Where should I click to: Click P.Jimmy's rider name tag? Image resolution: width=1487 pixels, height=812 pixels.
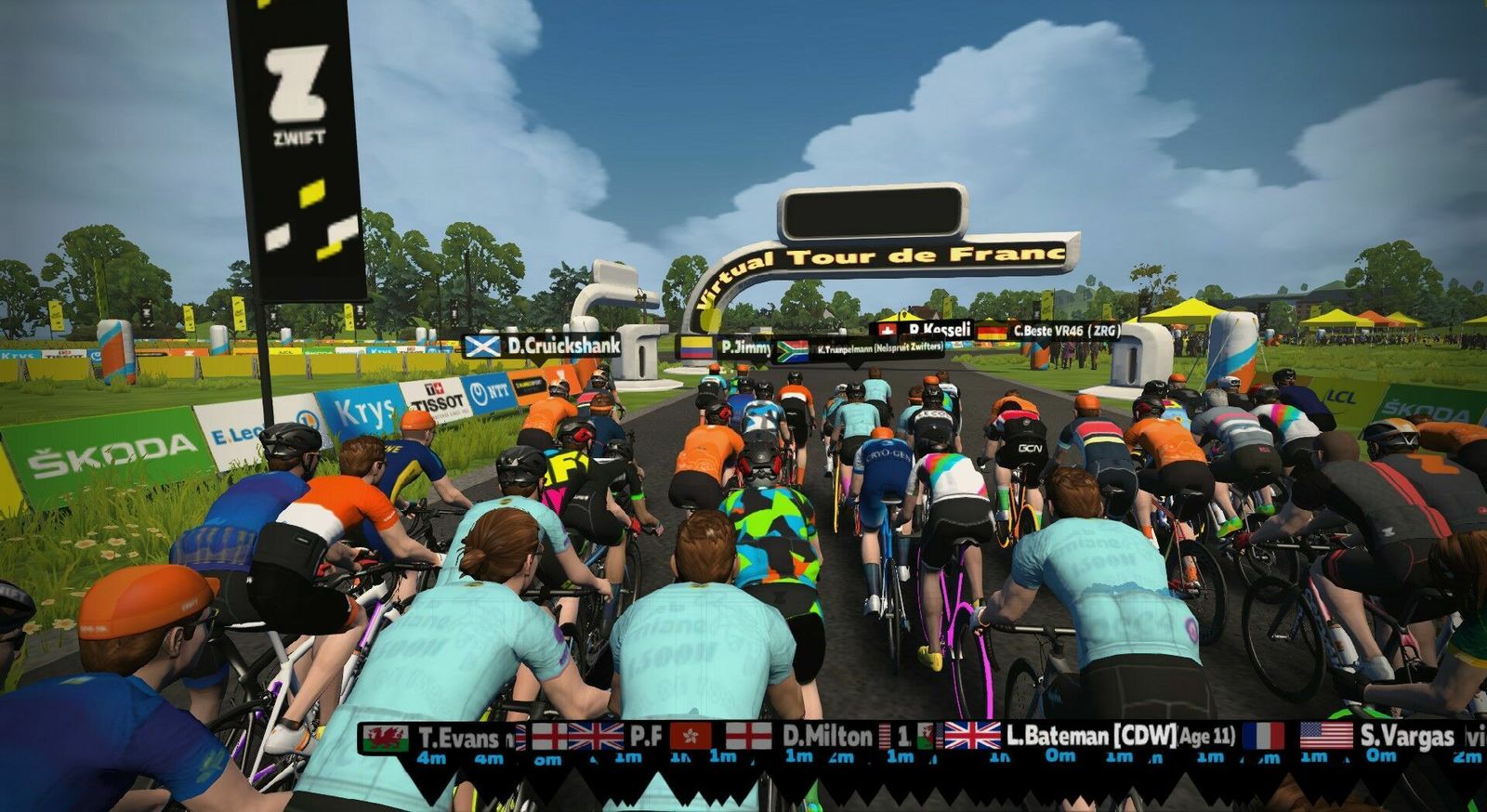point(727,347)
